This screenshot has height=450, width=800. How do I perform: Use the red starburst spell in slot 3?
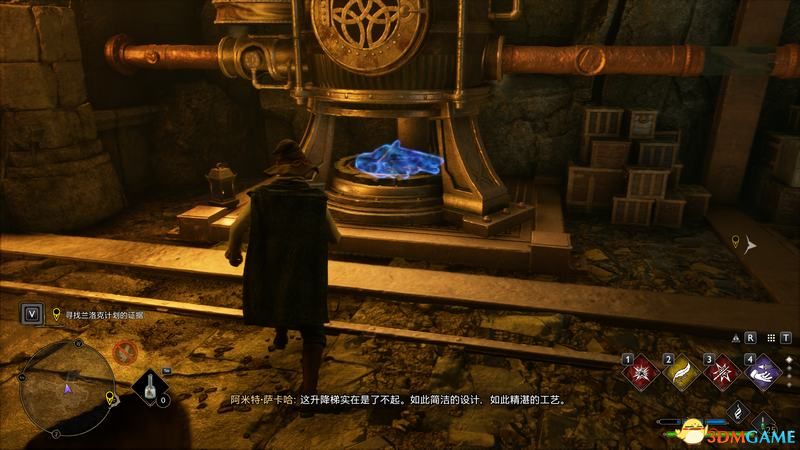721,373
